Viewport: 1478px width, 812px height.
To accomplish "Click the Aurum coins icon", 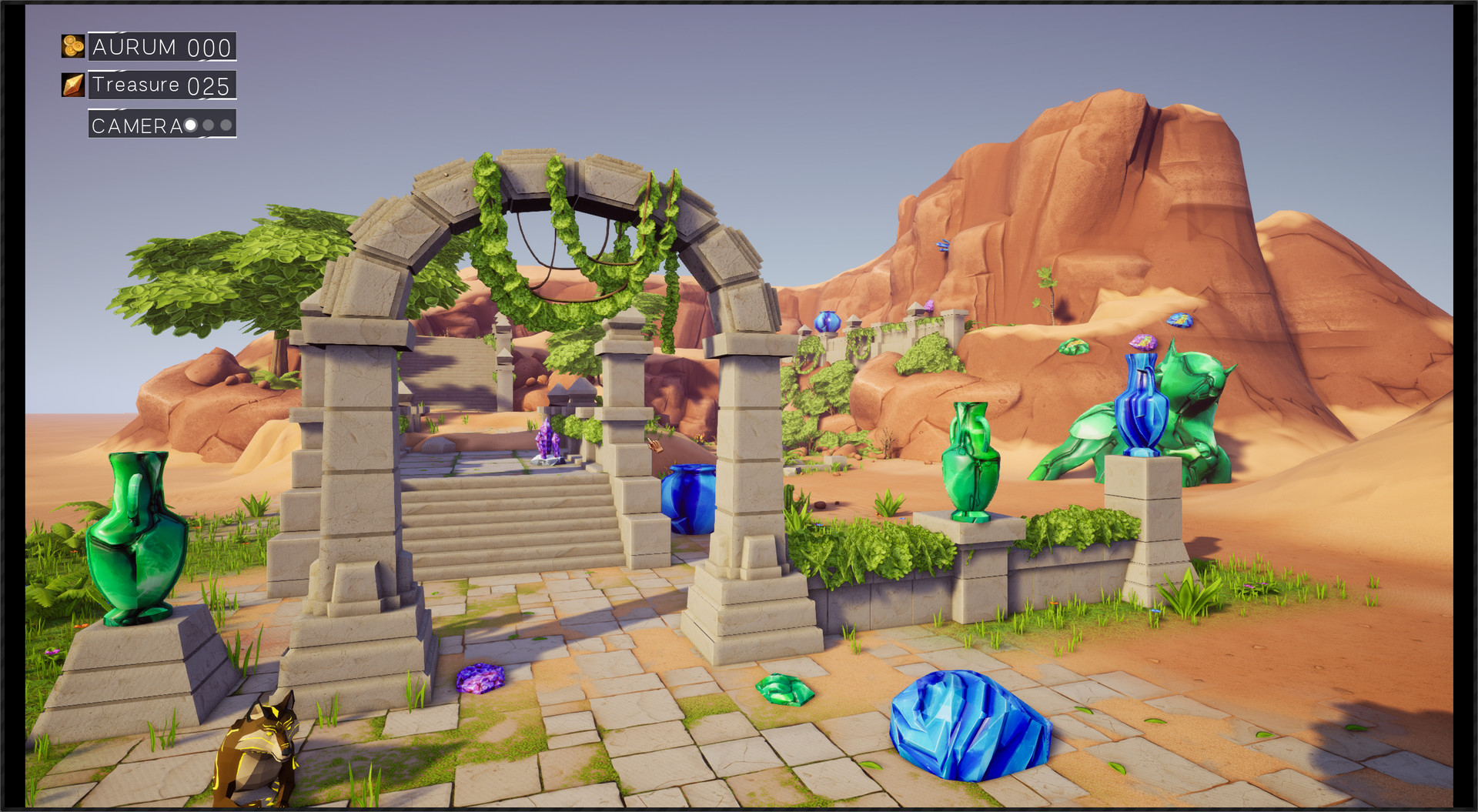I will (72, 46).
